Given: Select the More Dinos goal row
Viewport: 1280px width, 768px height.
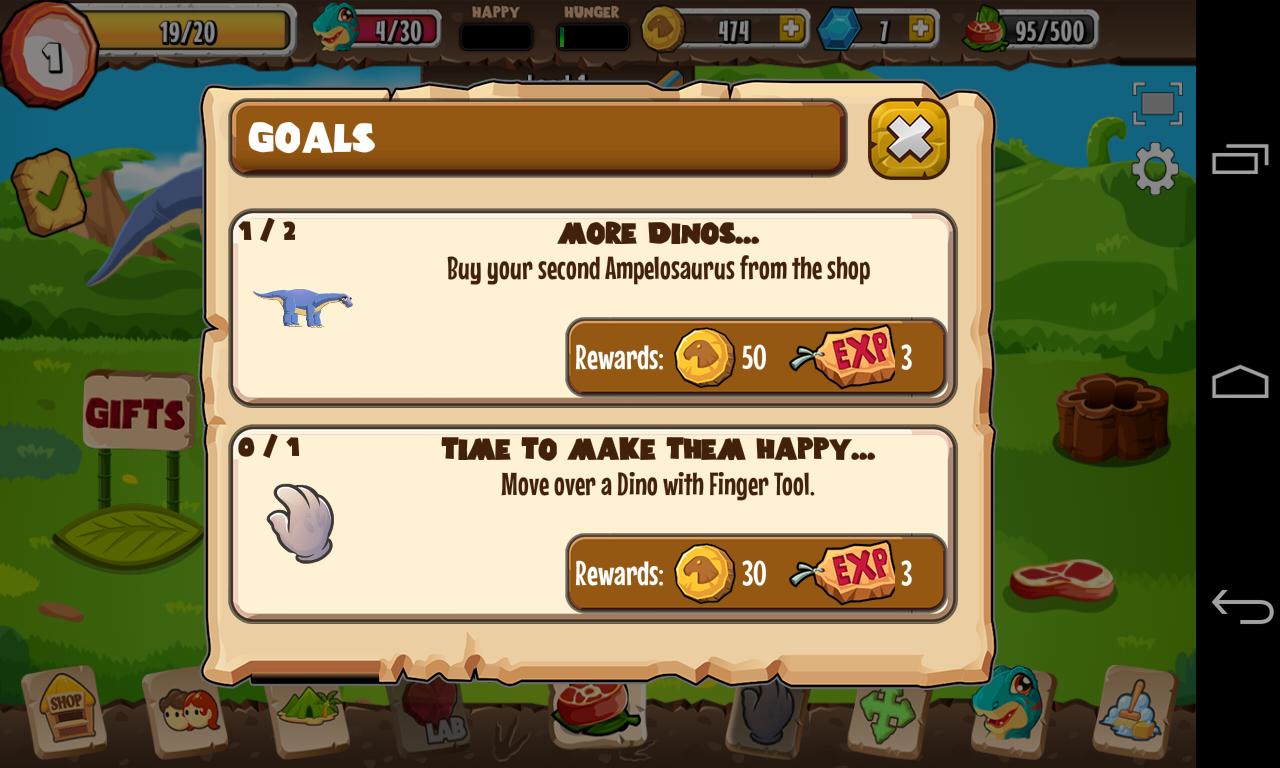Looking at the screenshot, I should pos(593,307).
